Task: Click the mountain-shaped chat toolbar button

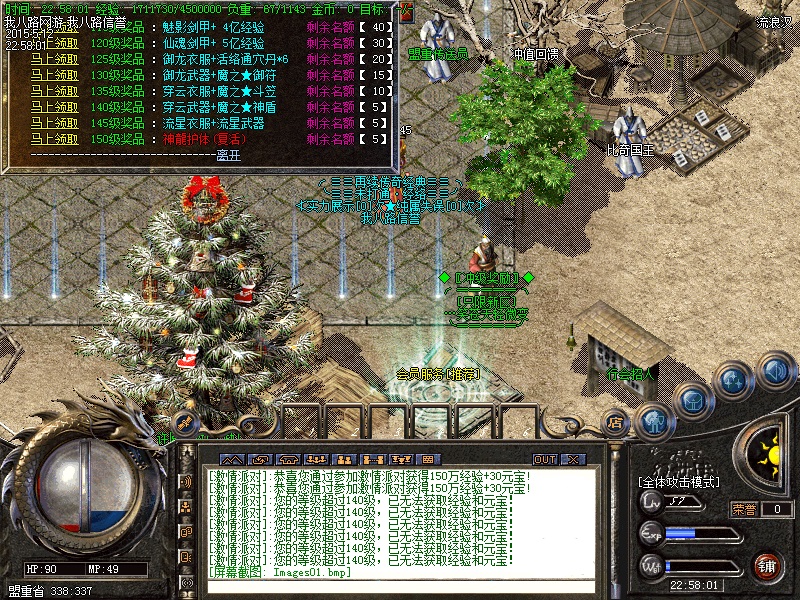Action: pyautogui.click(x=232, y=459)
